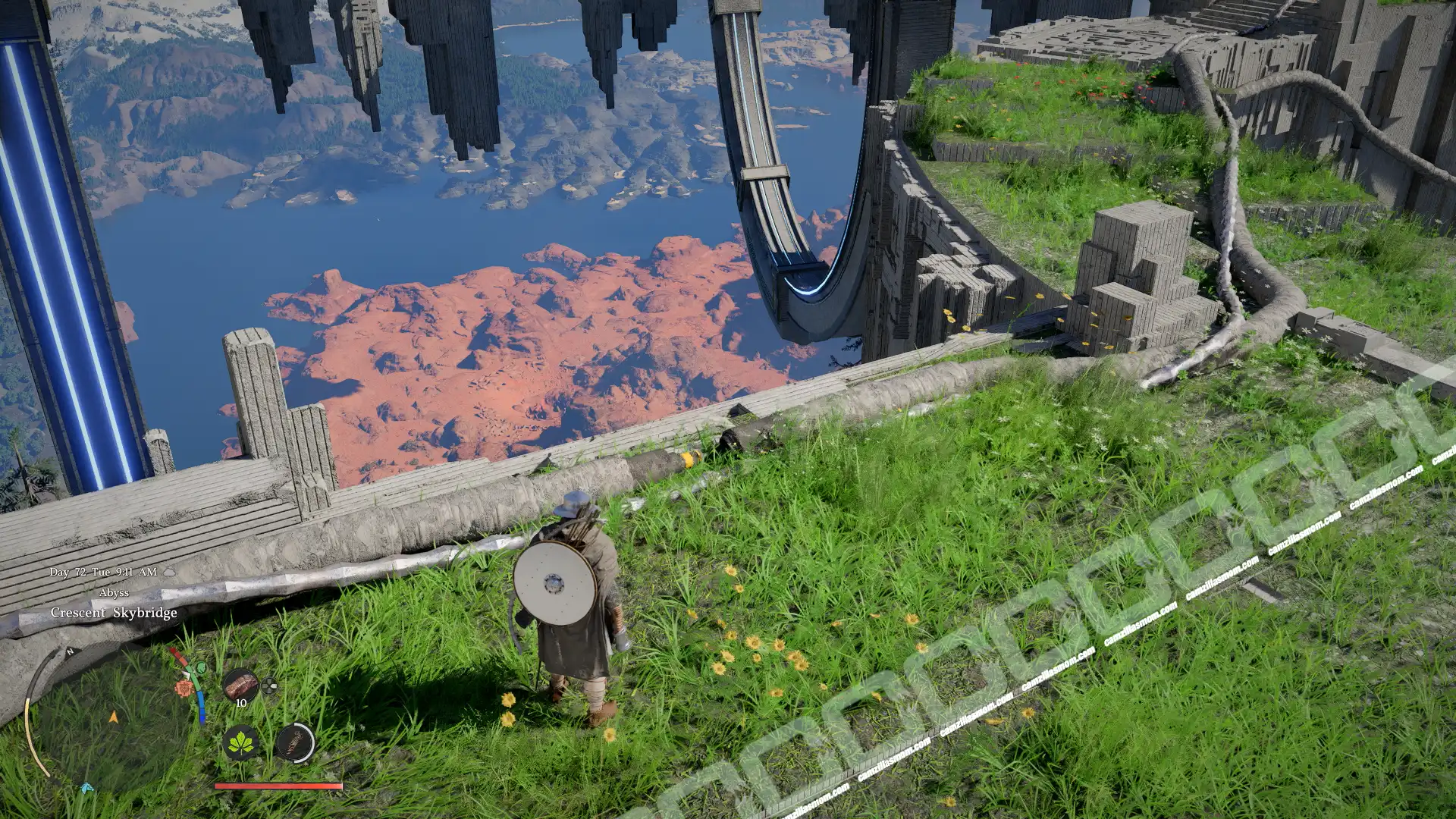Select the blue horse marker on the minimap
This screenshot has width=1456, height=819.
click(x=86, y=789)
